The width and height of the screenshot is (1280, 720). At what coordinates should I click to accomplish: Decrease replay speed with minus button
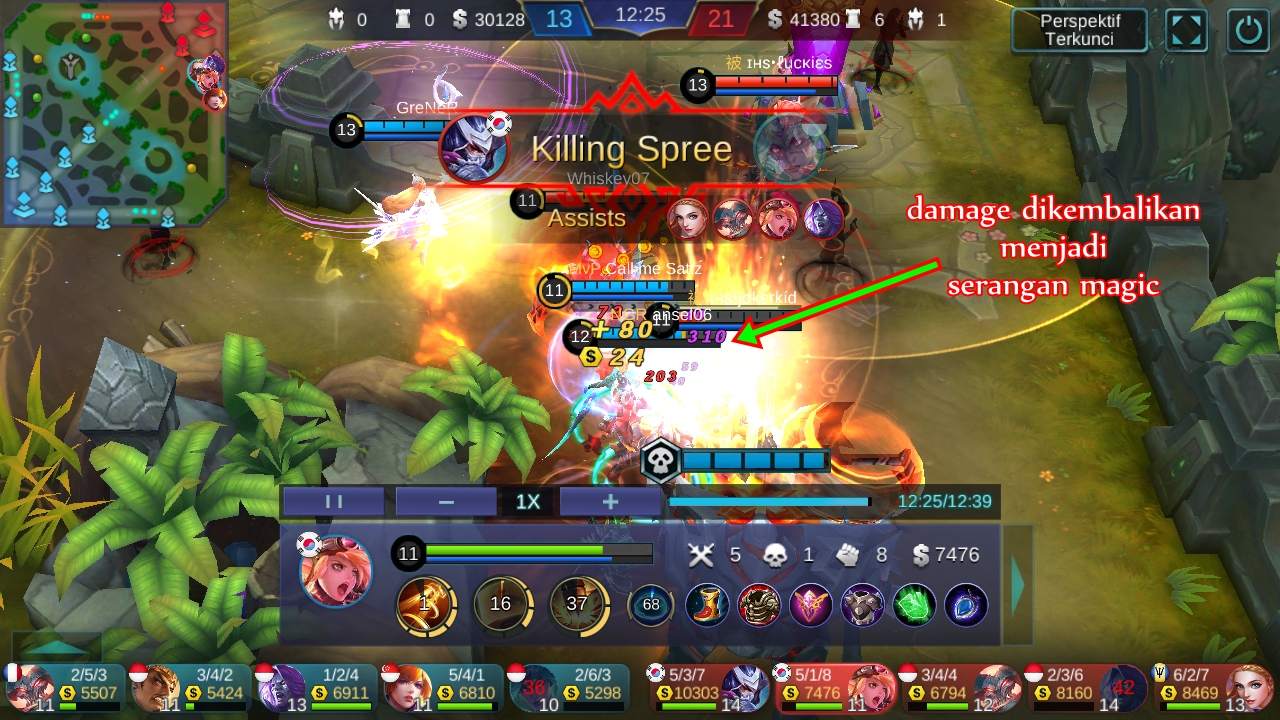click(444, 501)
